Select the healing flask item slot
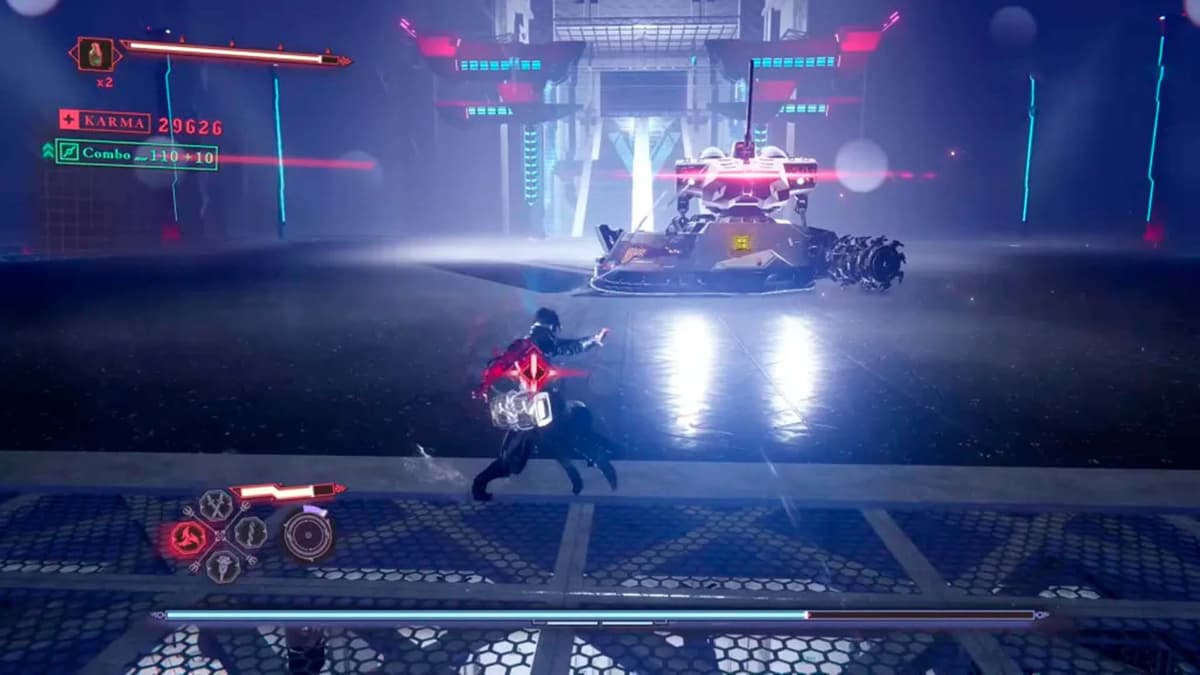This screenshot has height=675, width=1200. tap(96, 54)
